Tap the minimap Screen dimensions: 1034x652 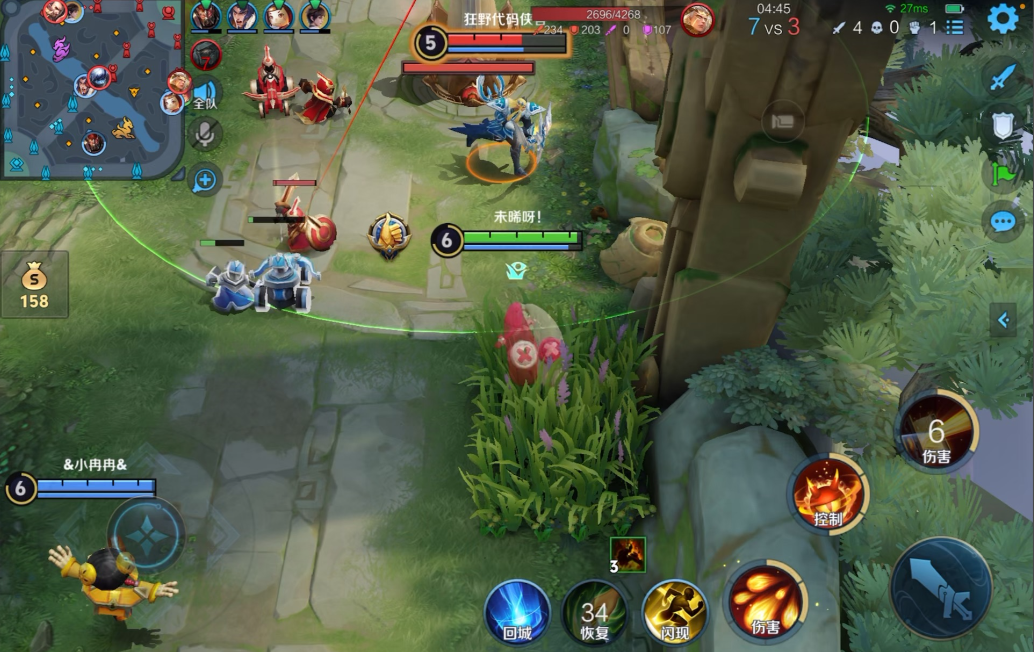tap(92, 88)
